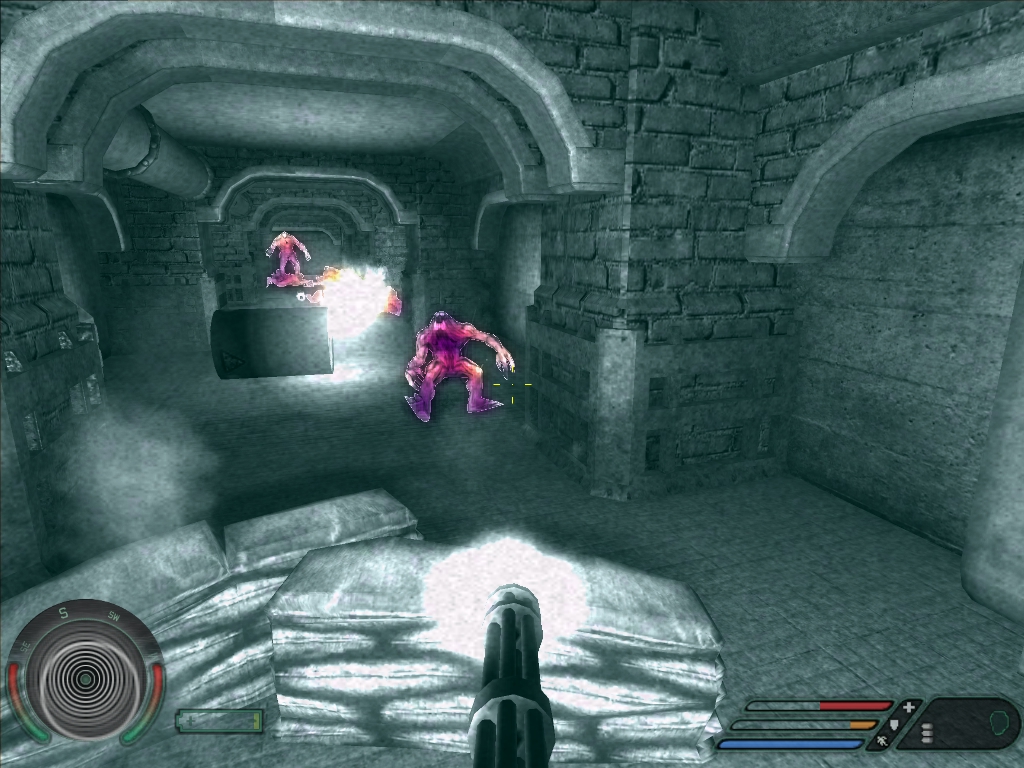Image resolution: width=1024 pixels, height=768 pixels.
Task: Select the running man stamina icon
Action: coord(882,742)
